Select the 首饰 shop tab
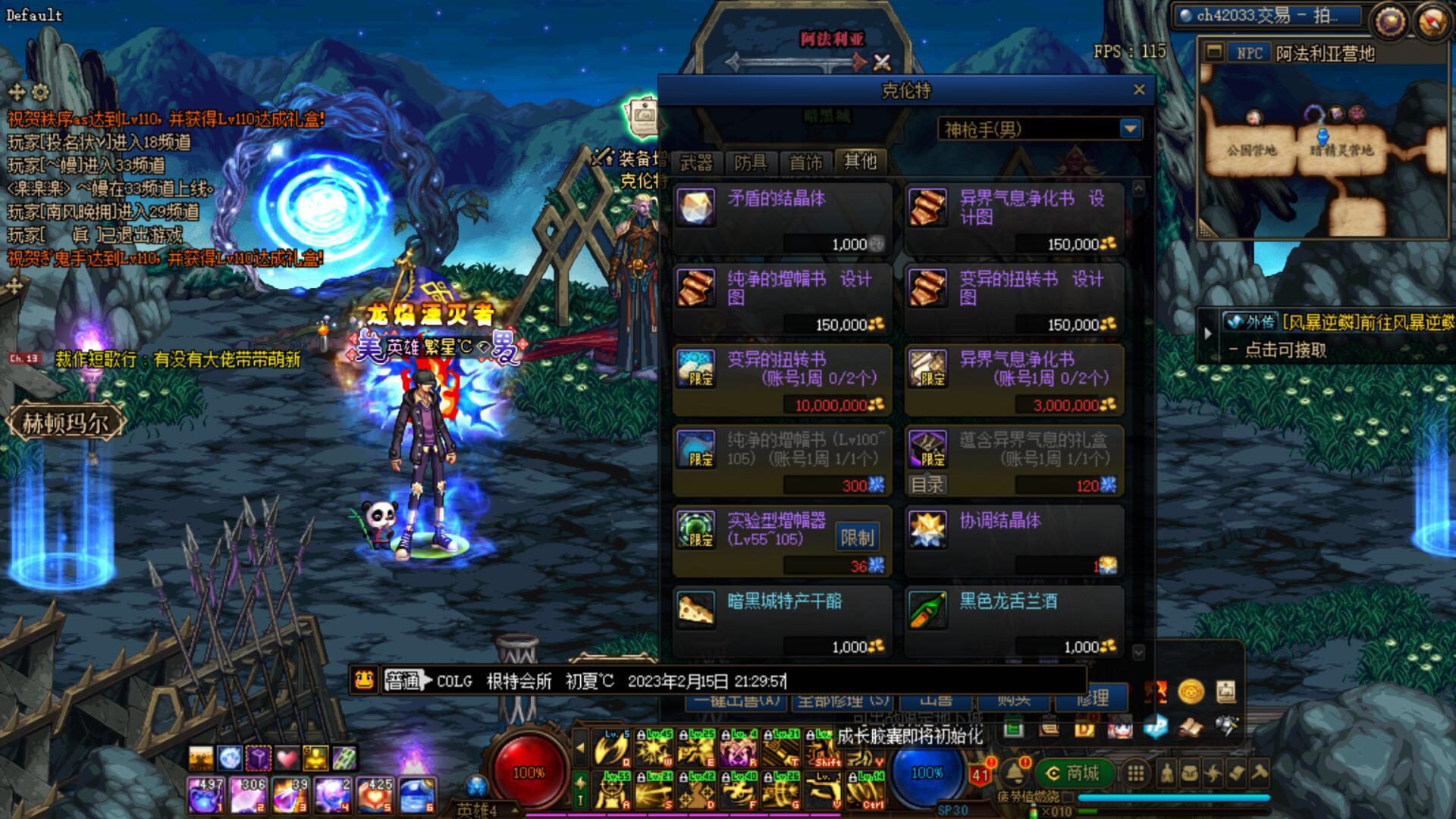Image resolution: width=1456 pixels, height=819 pixels. pos(805,162)
